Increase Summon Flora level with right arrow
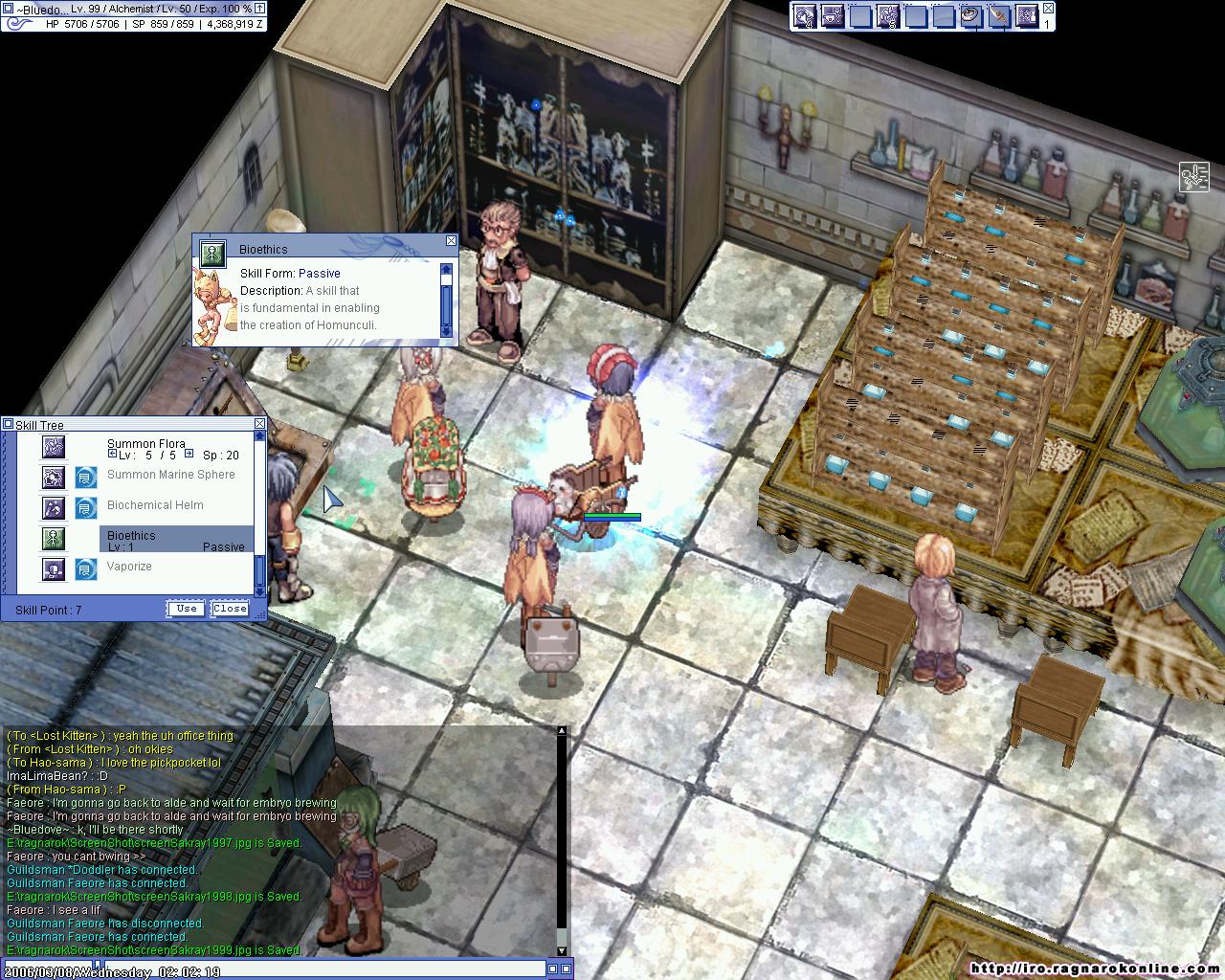 tap(189, 455)
